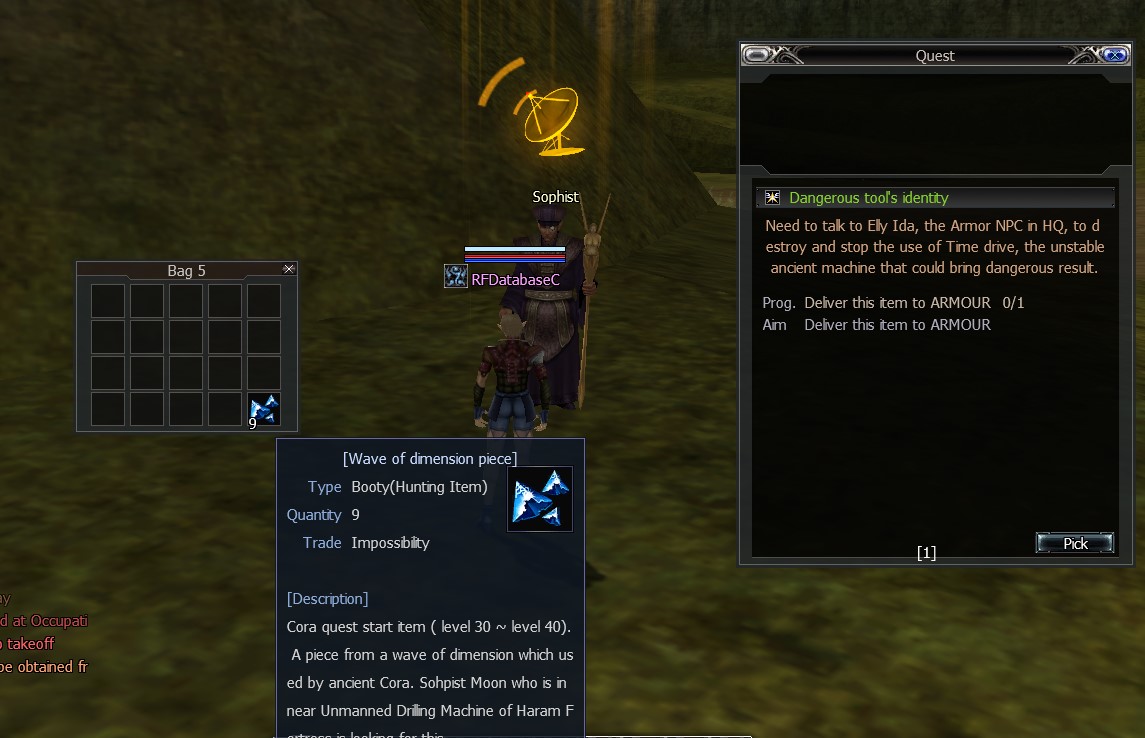Select the Wave of dimension piece slot
This screenshot has width=1145, height=738.
pyautogui.click(x=264, y=409)
